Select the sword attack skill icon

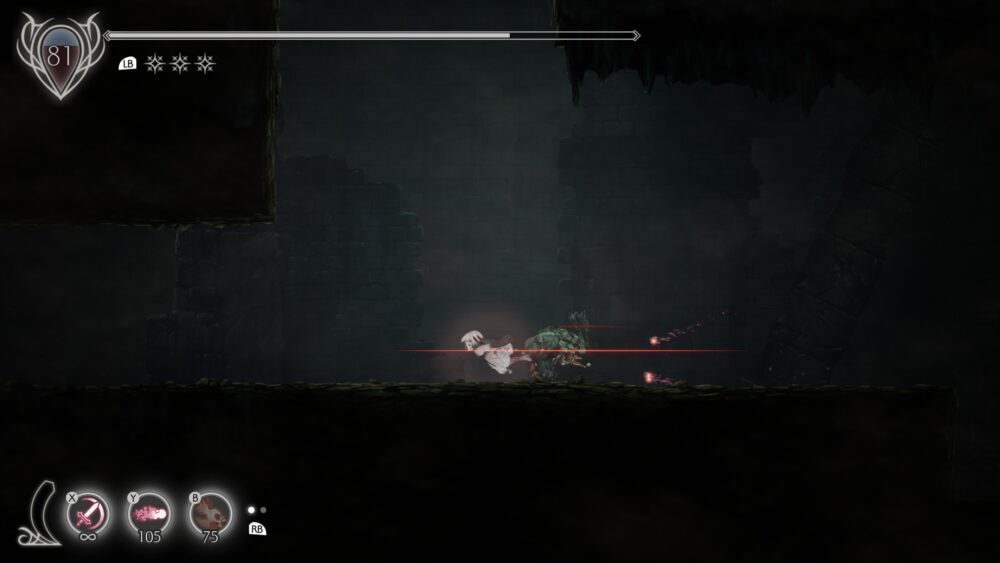89,514
